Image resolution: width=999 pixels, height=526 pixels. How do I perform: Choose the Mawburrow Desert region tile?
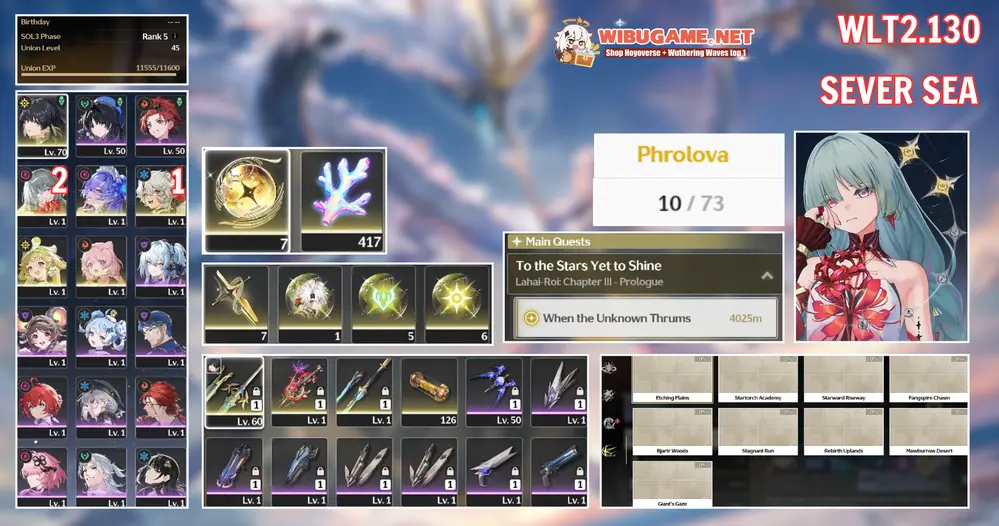pyautogui.click(x=926, y=431)
